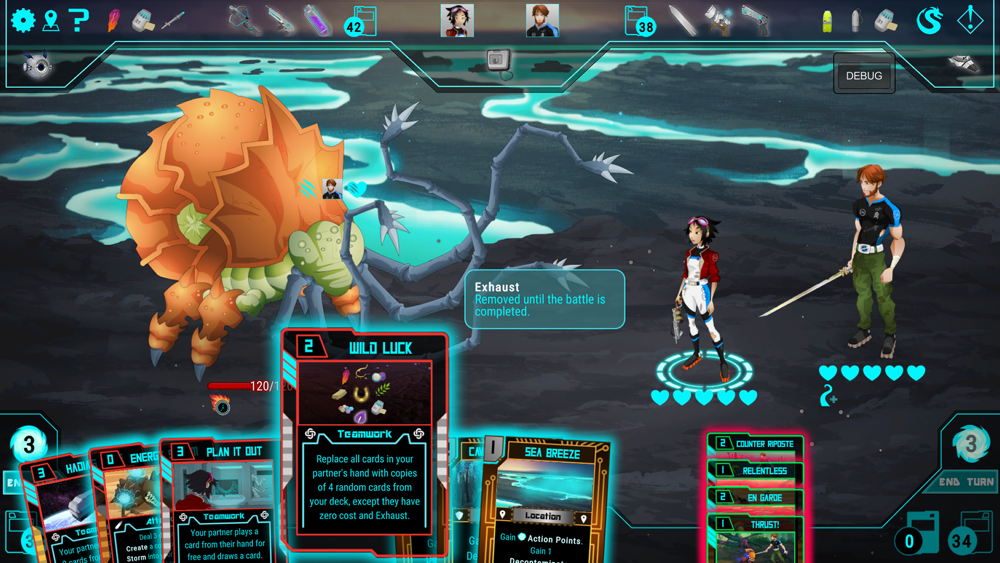The height and width of the screenshot is (563, 1000).
Task: Open the left deck showing 42 cards
Action: pos(361,22)
